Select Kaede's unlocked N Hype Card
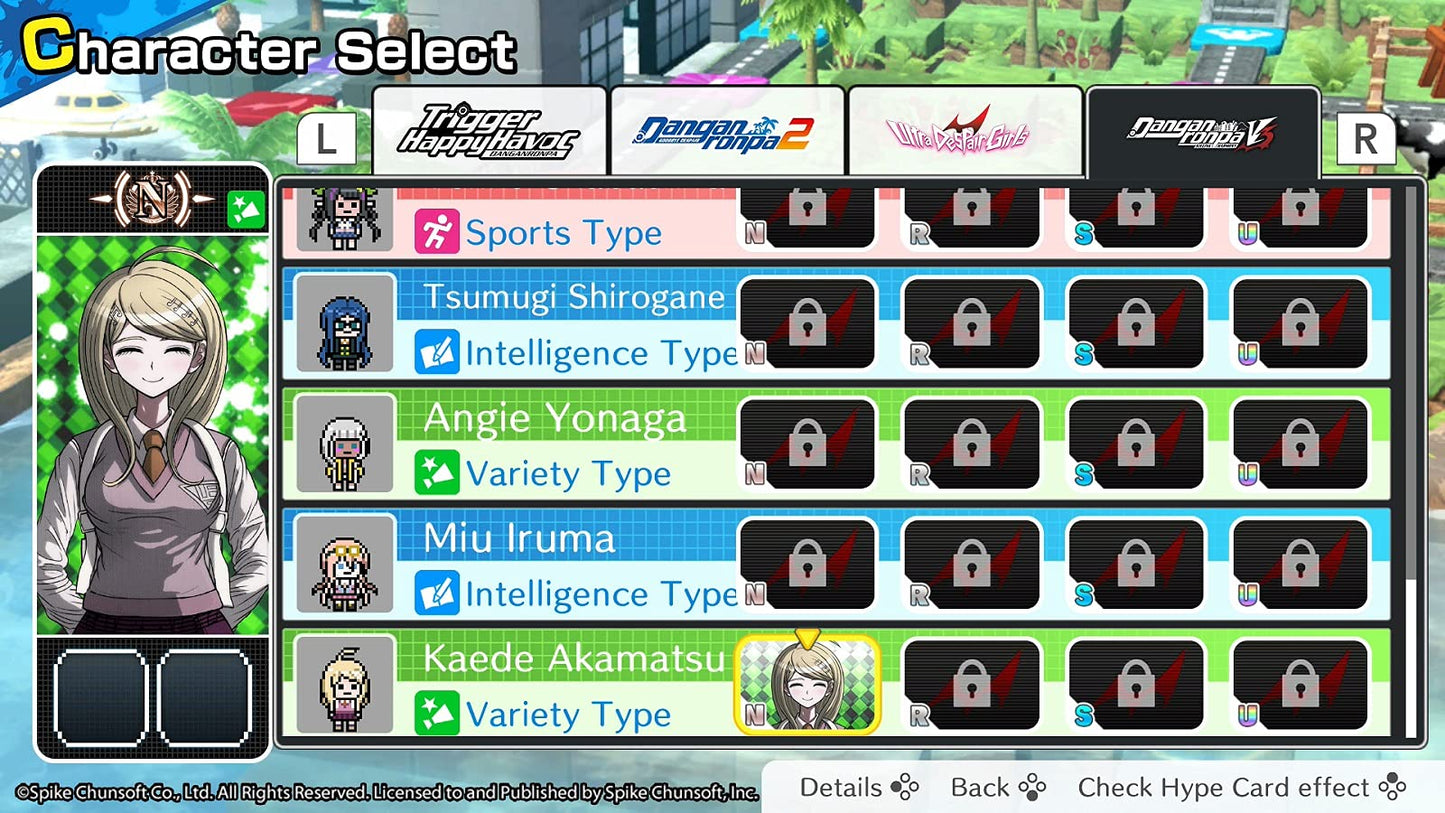 coord(807,683)
